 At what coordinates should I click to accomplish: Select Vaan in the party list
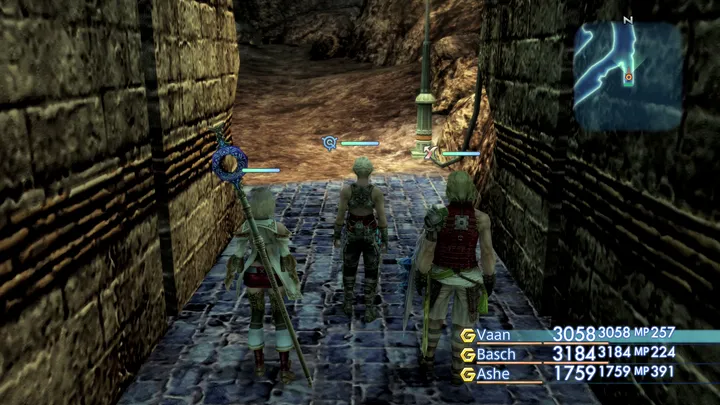point(493,334)
